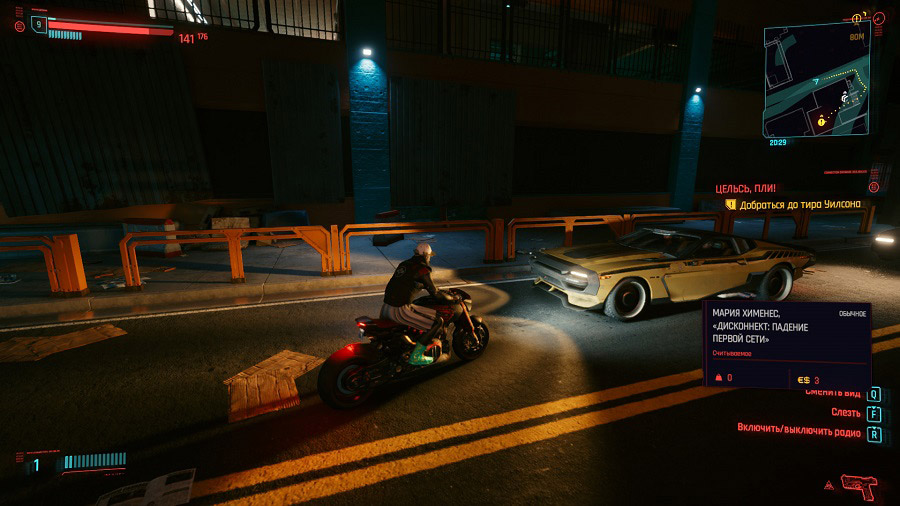Click the yellow quest marker on the minimap

822,120
